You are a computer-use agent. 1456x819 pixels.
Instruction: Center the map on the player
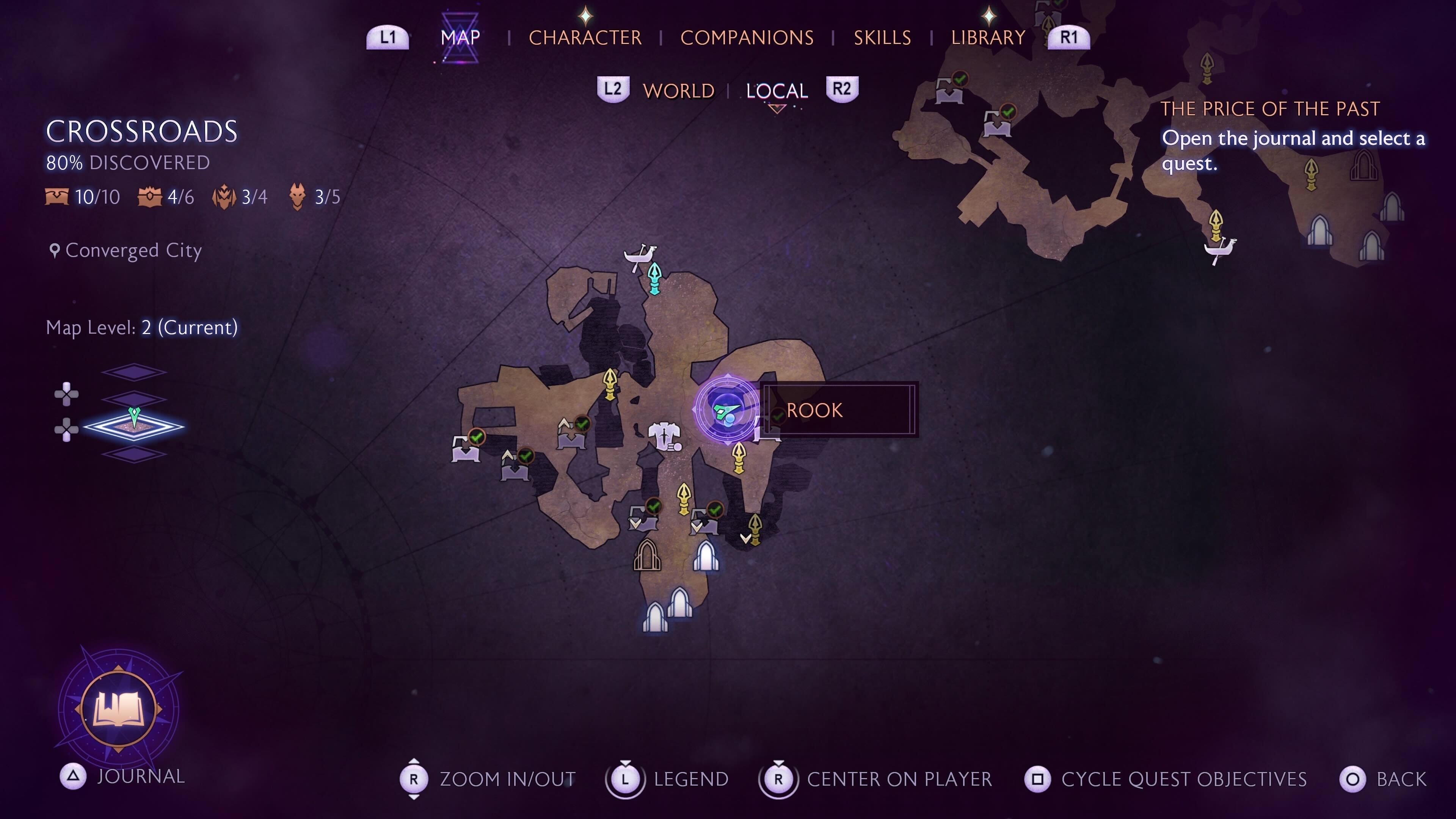[x=899, y=780]
